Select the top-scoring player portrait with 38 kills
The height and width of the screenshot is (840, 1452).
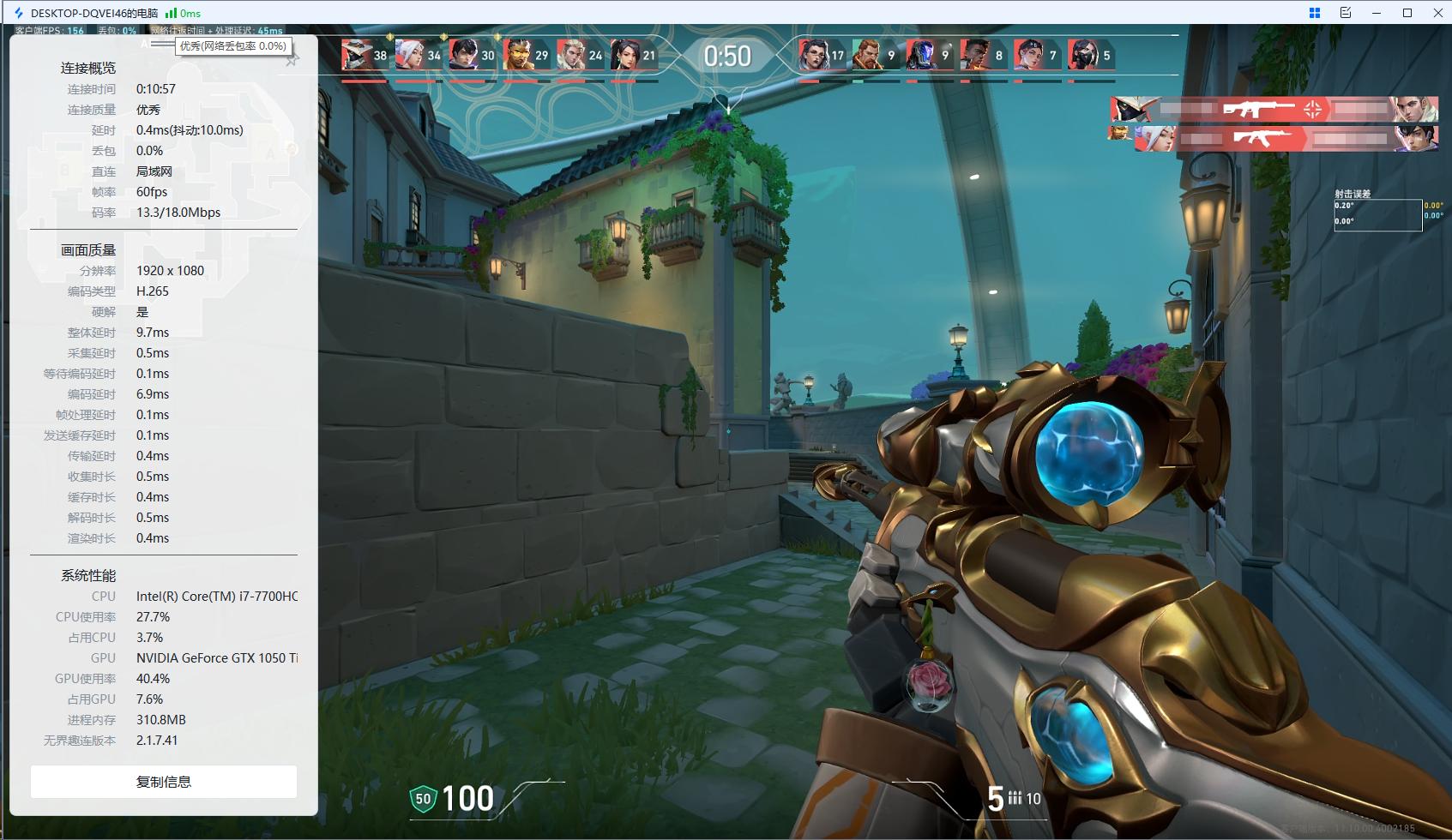coord(356,55)
